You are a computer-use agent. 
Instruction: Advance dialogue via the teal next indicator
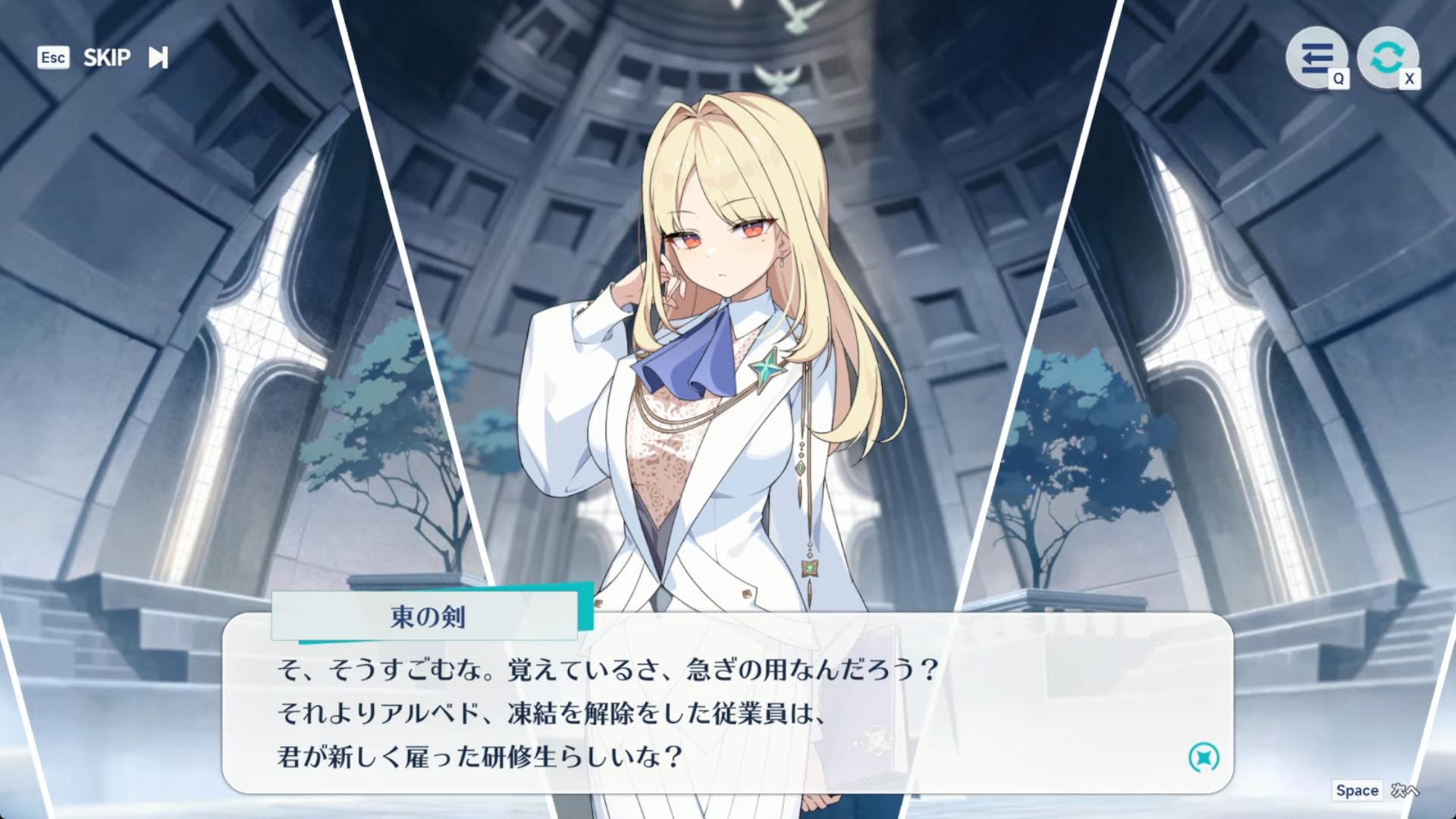pos(1203,757)
